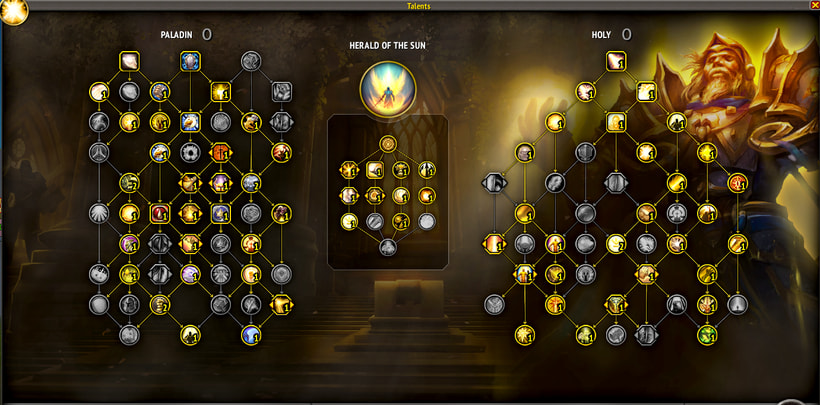This screenshot has width=820, height=405.
Task: Click the top node of Herald of the Sun tree
Action: coord(387,143)
